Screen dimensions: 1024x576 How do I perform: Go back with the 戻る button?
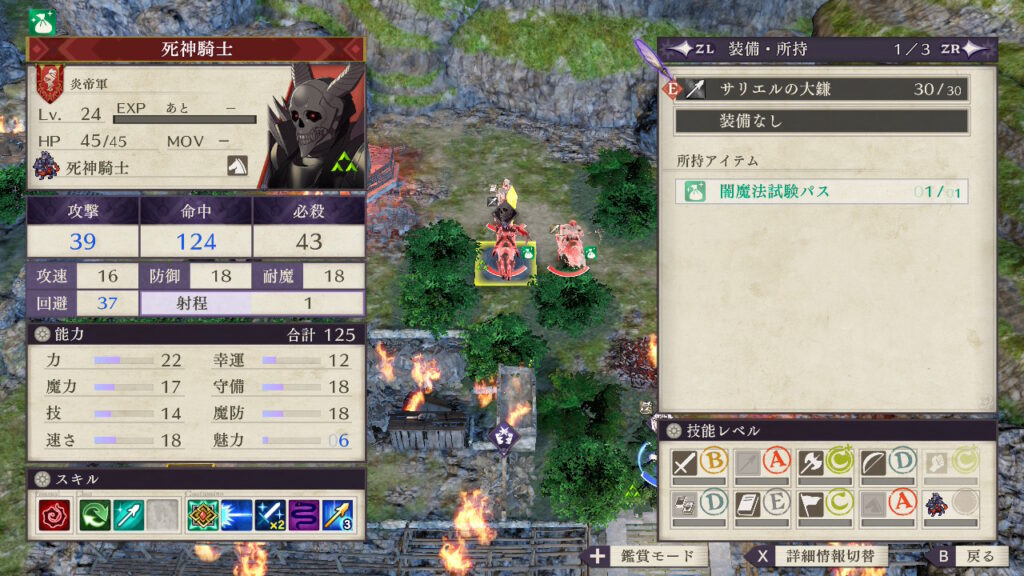click(x=964, y=556)
